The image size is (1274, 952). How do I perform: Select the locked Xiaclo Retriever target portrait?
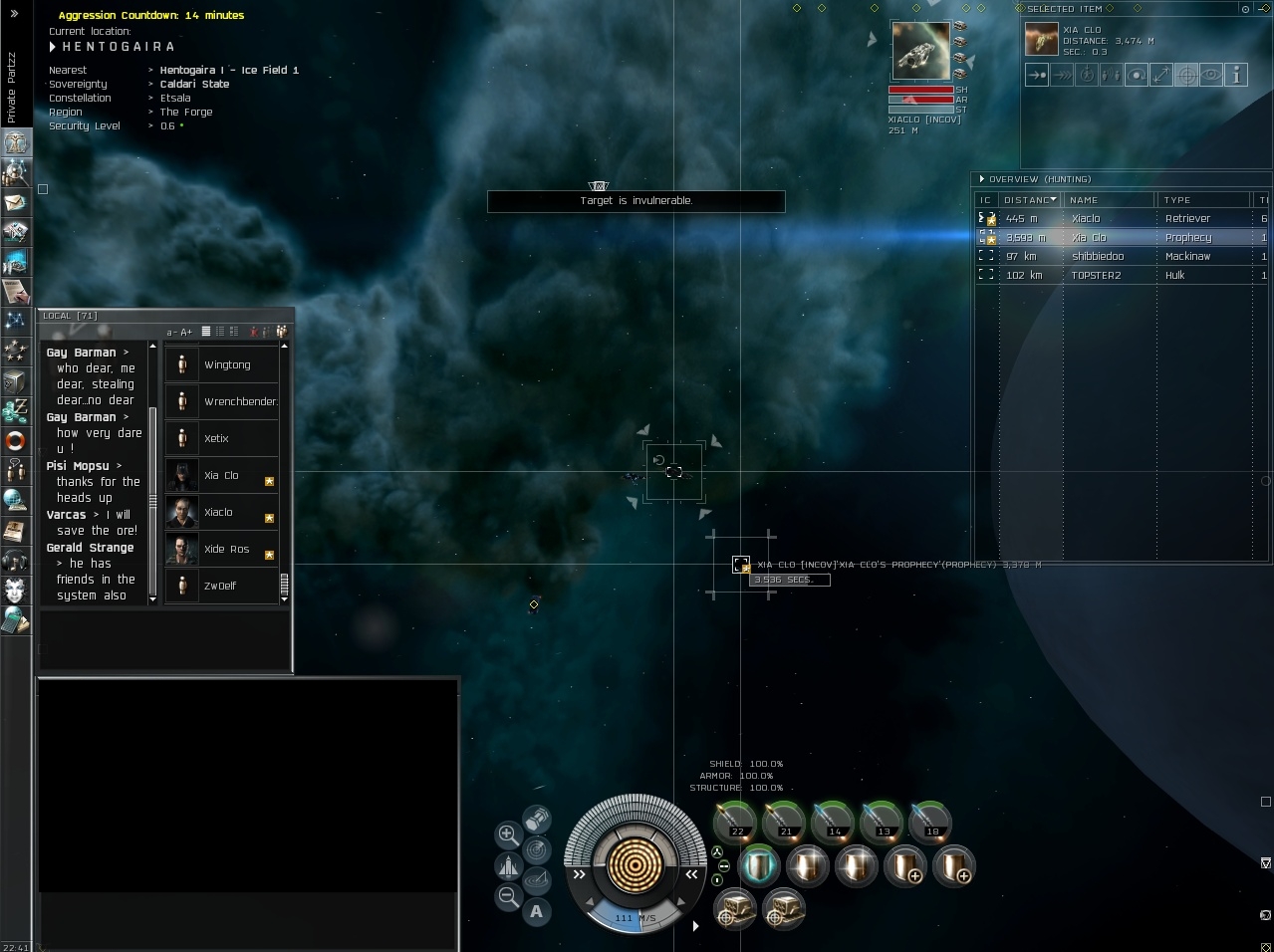[920, 51]
